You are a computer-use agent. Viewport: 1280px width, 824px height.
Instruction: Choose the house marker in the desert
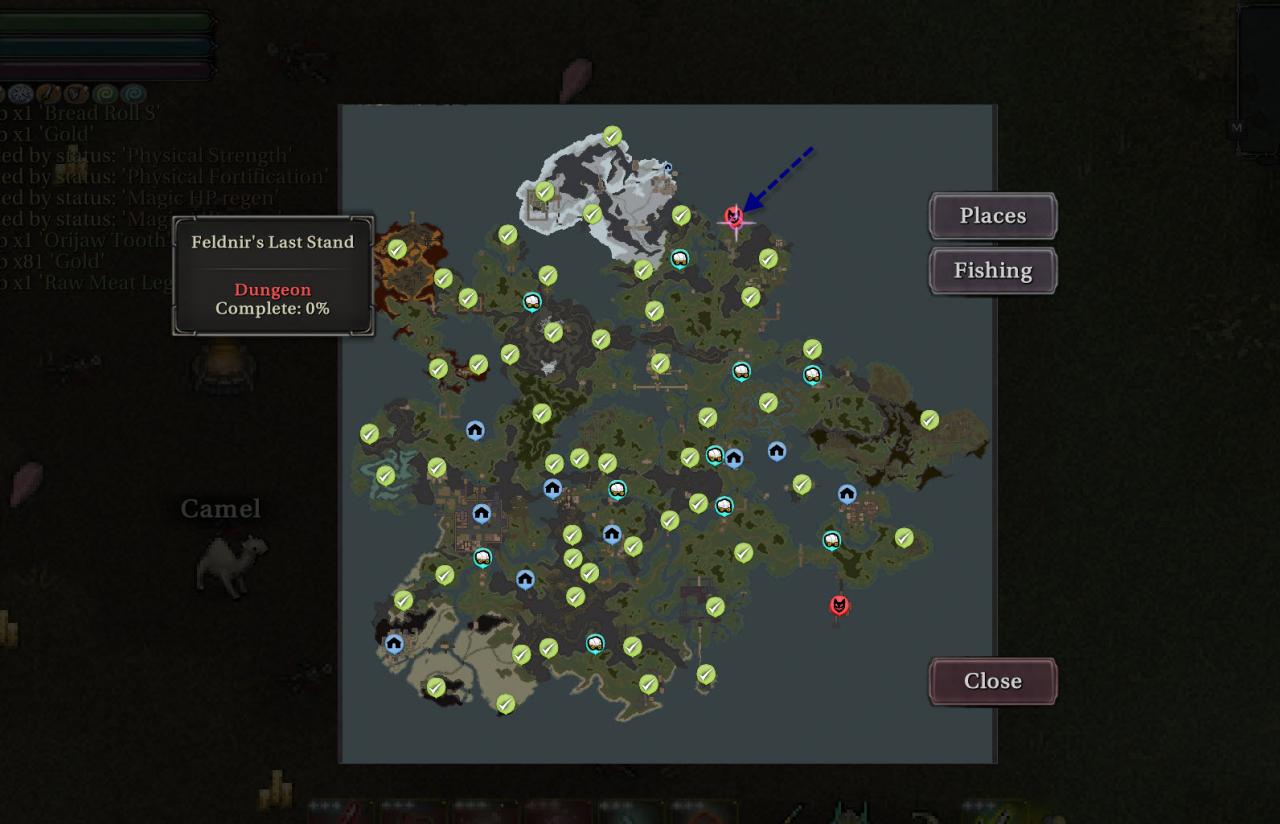(394, 643)
